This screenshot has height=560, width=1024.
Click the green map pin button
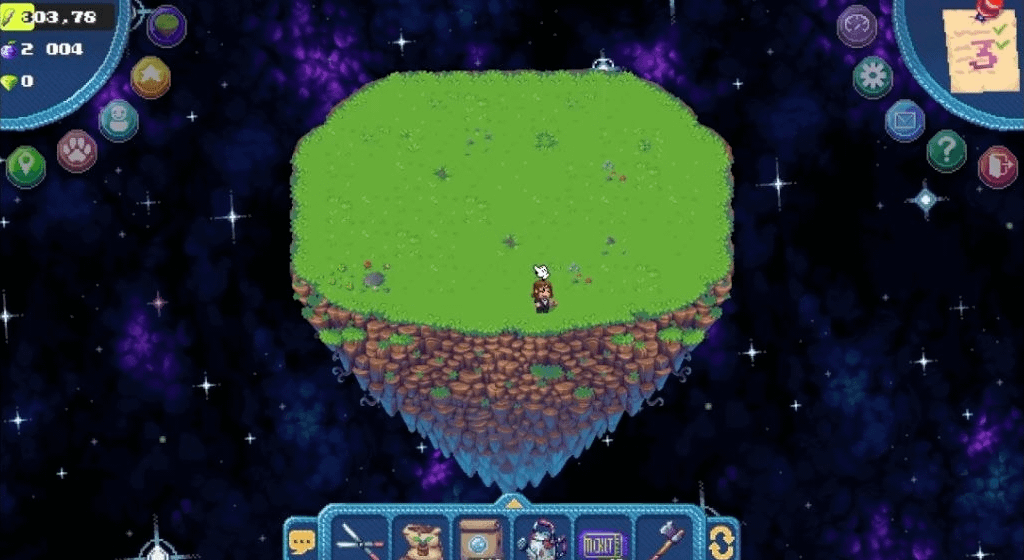point(26,165)
